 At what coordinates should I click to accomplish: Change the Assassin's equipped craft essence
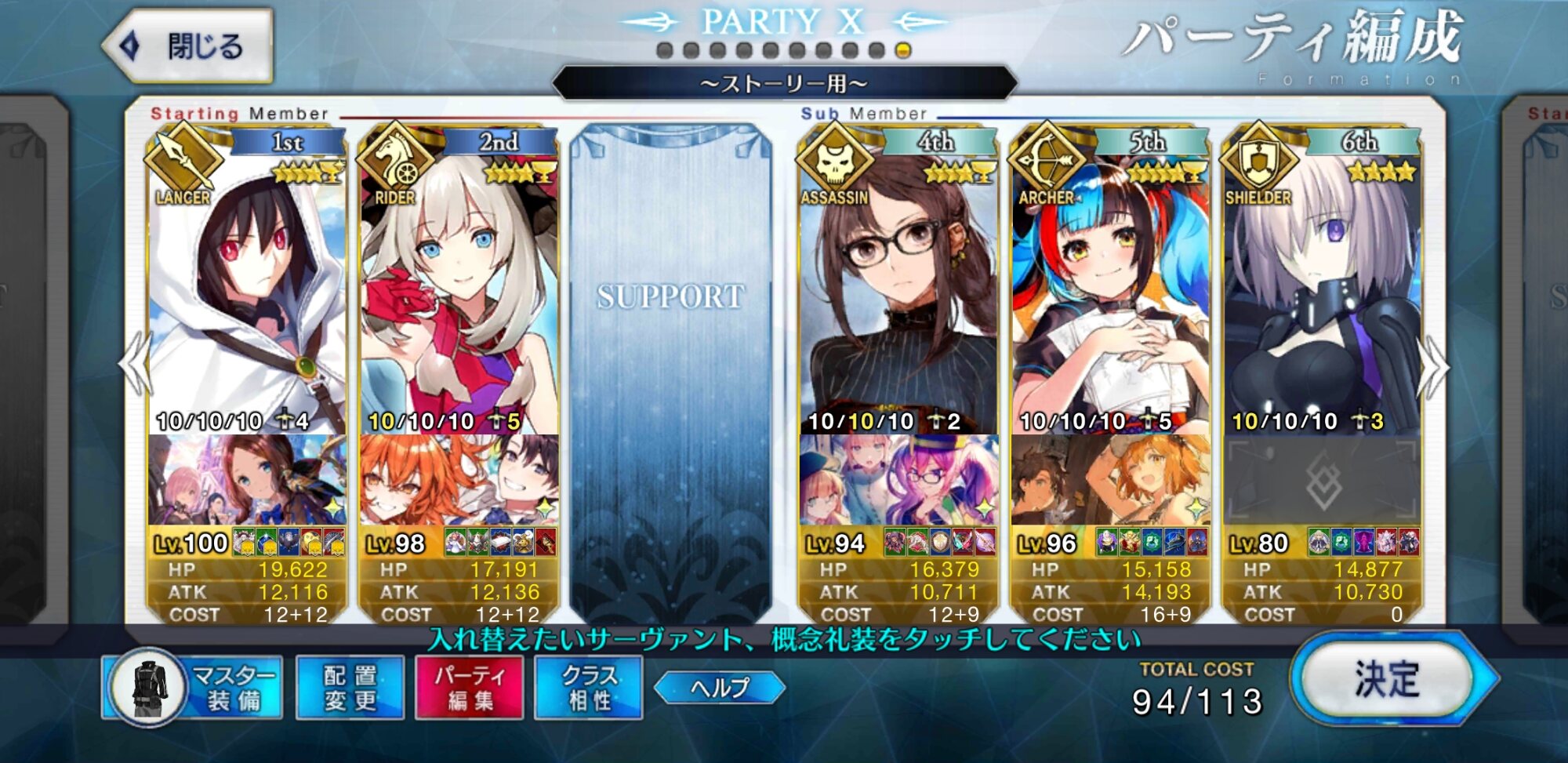coord(898,480)
